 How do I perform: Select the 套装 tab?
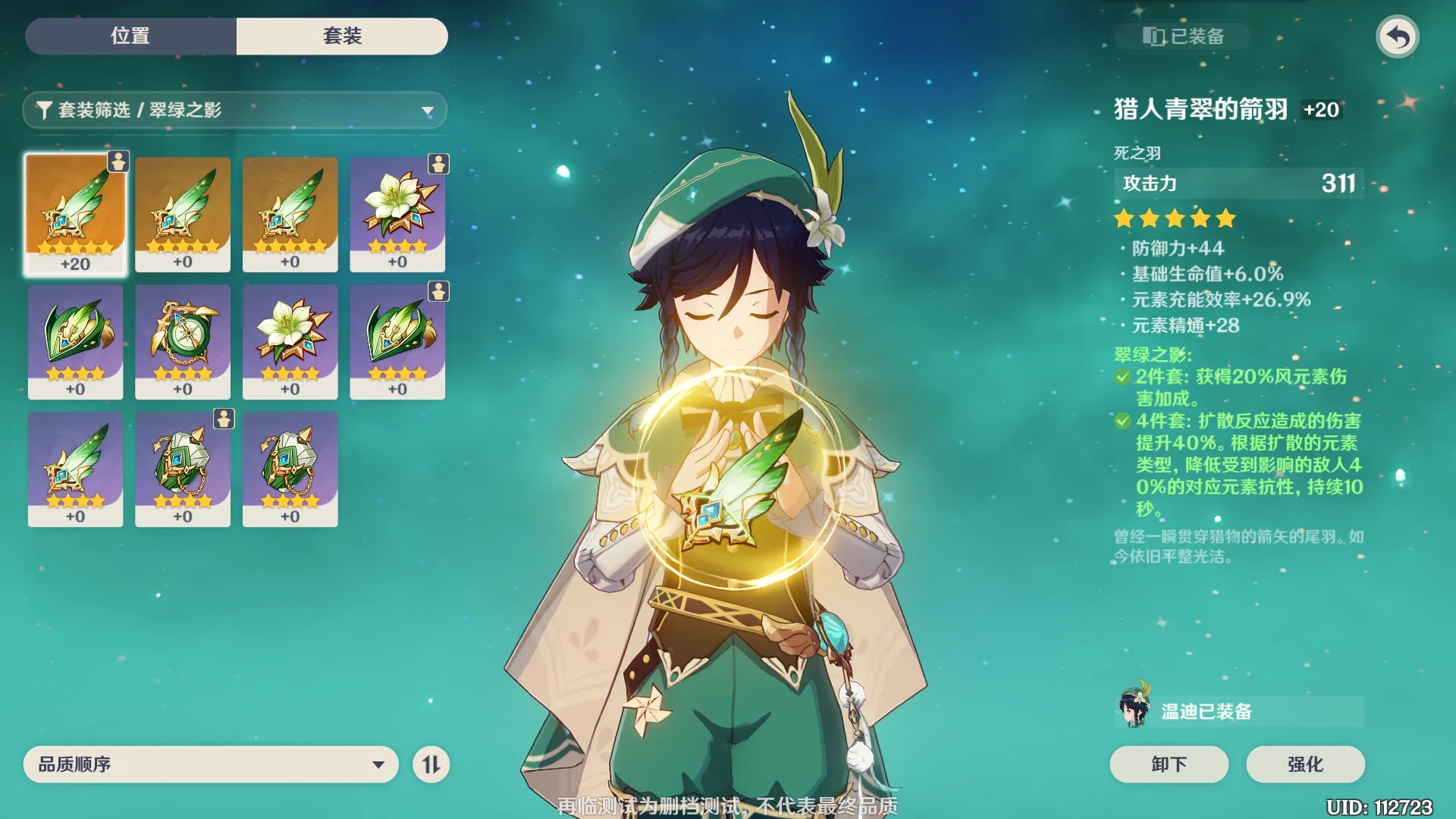coord(342,36)
